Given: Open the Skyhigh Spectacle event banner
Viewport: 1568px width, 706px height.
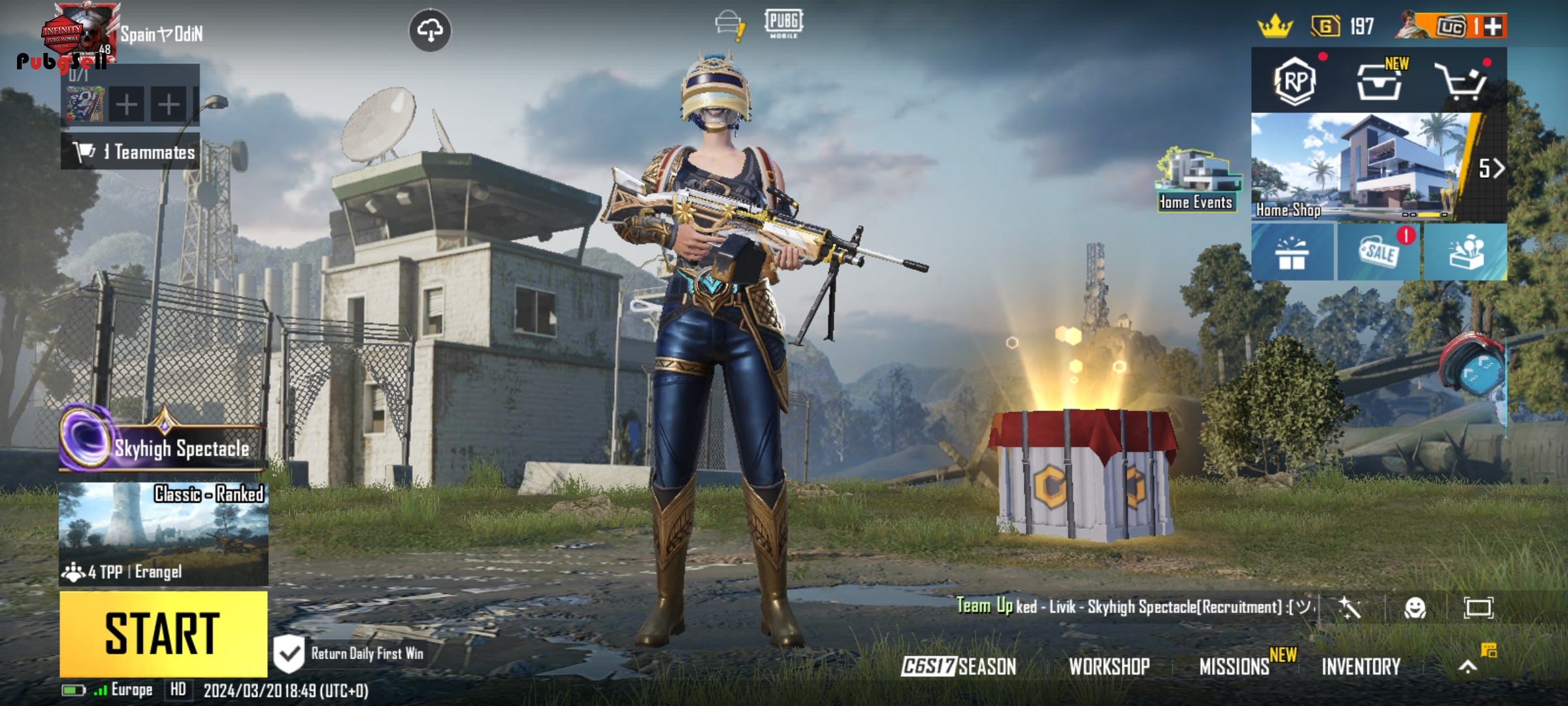Looking at the screenshot, I should [163, 445].
